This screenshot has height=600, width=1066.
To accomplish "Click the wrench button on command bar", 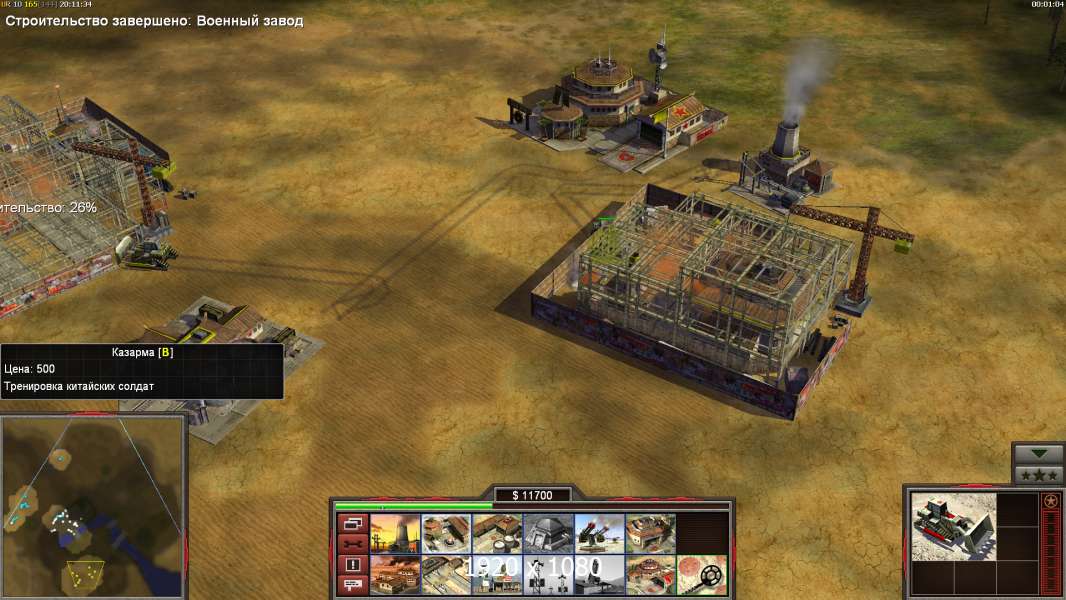I will 353,544.
